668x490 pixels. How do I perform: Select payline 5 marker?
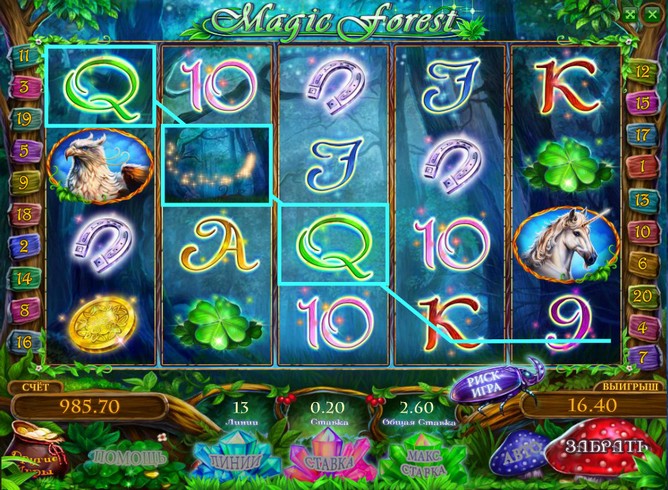(x=22, y=150)
